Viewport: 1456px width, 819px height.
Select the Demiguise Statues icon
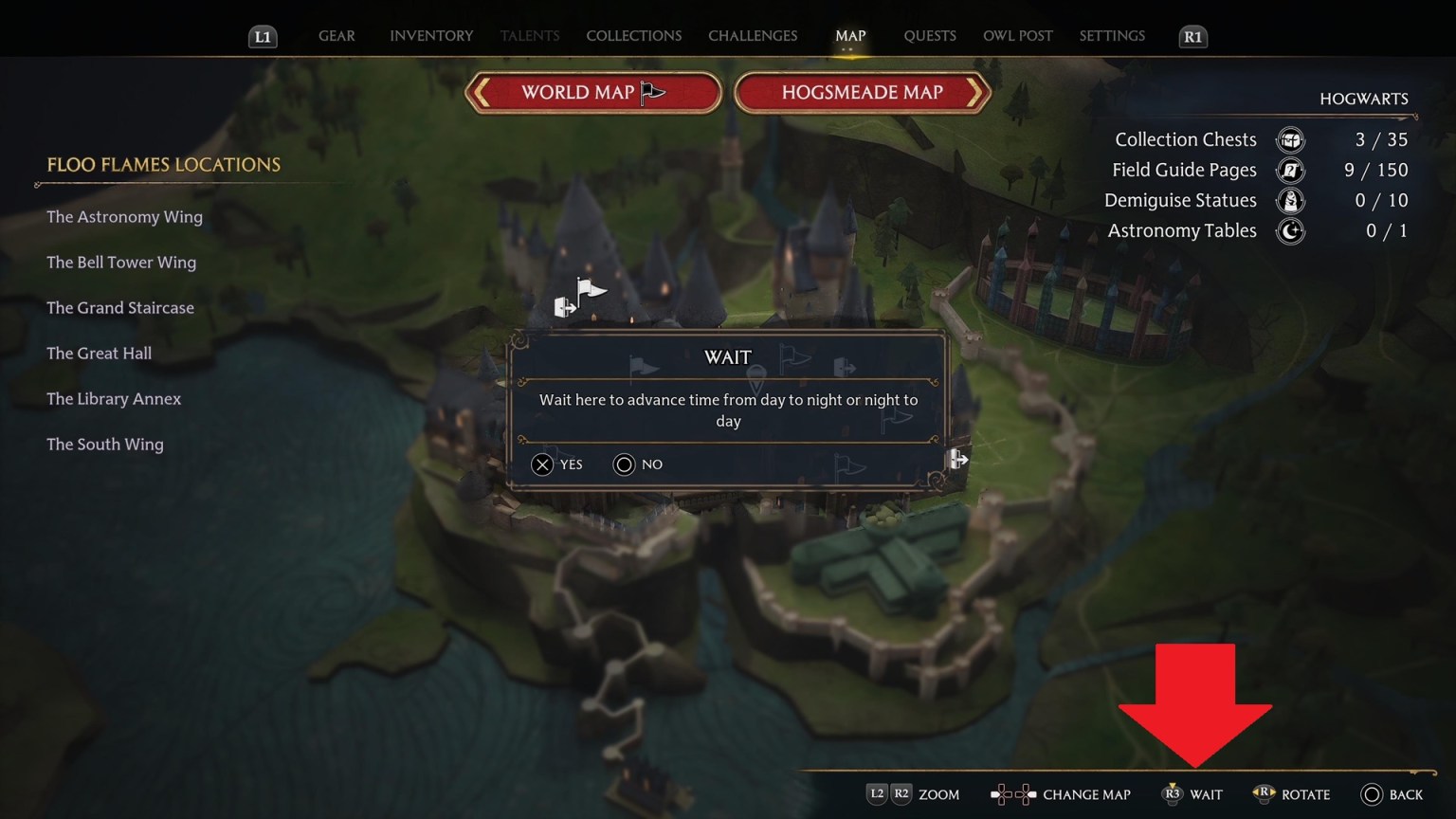click(x=1290, y=200)
